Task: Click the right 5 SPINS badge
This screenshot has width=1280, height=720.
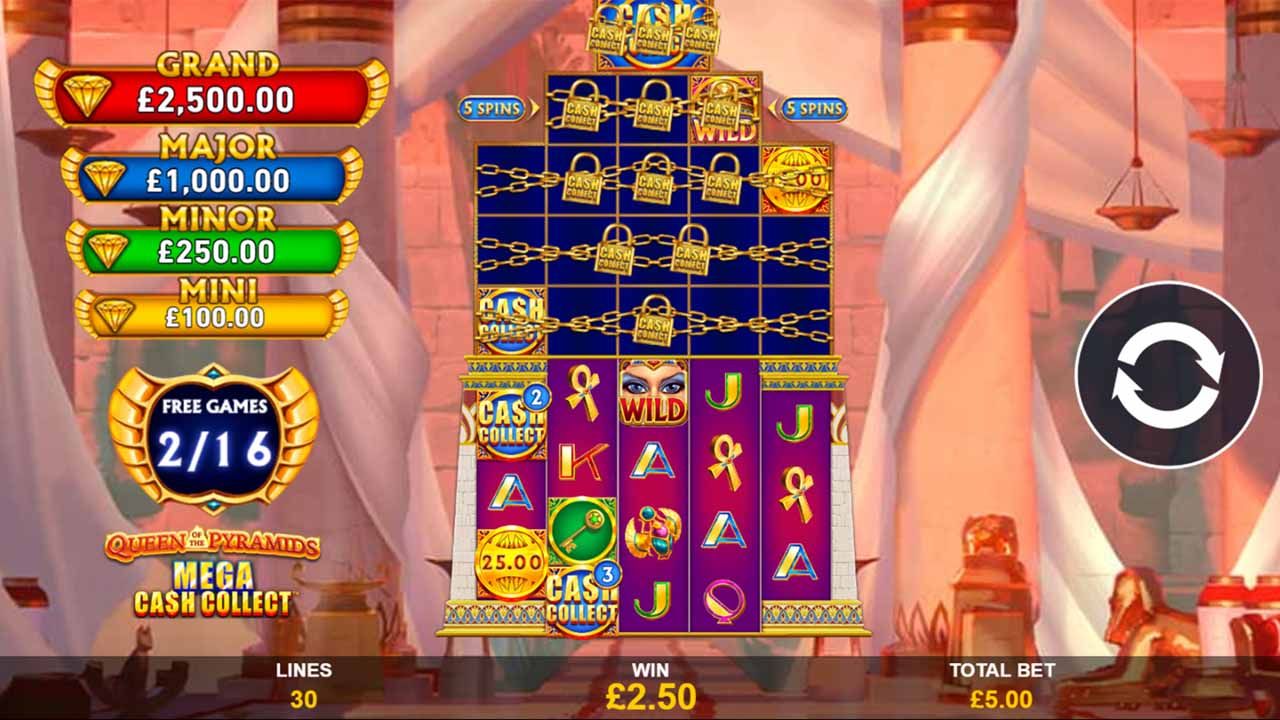Action: point(816,110)
